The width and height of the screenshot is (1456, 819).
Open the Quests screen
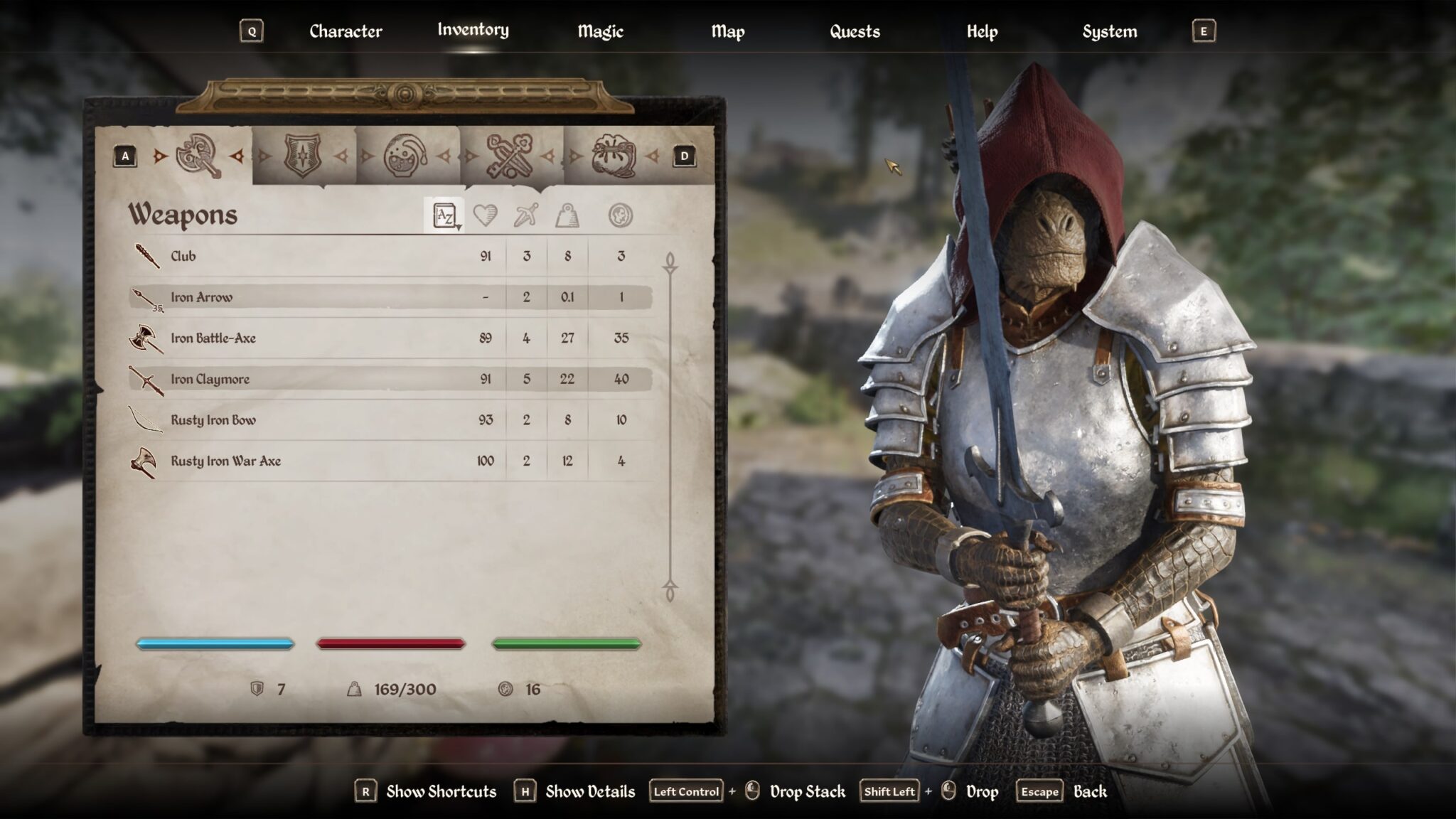(x=854, y=31)
